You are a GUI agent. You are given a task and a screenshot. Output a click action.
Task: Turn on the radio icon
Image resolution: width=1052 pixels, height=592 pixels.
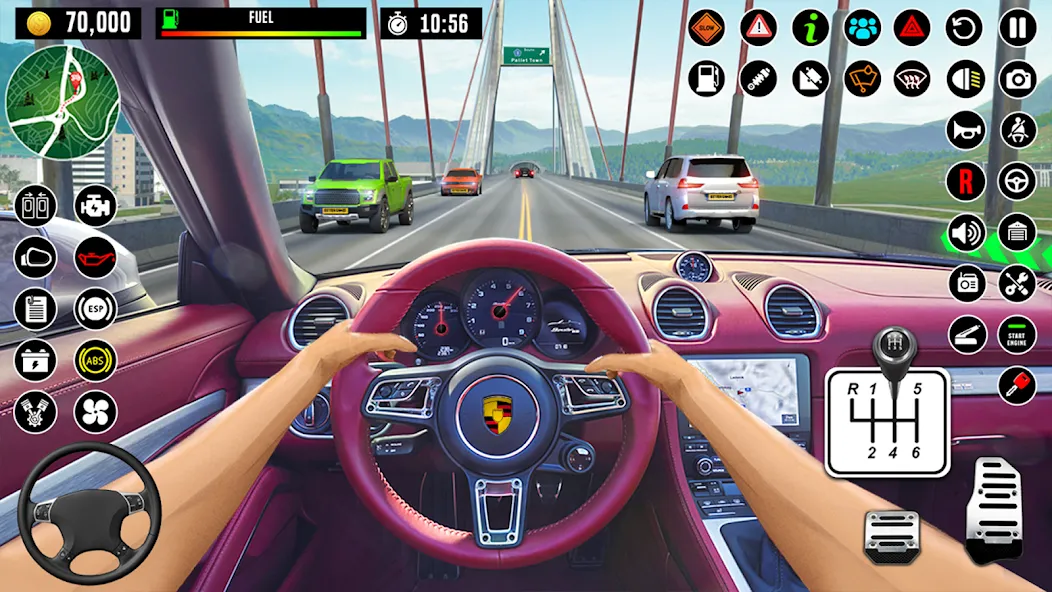(x=966, y=283)
